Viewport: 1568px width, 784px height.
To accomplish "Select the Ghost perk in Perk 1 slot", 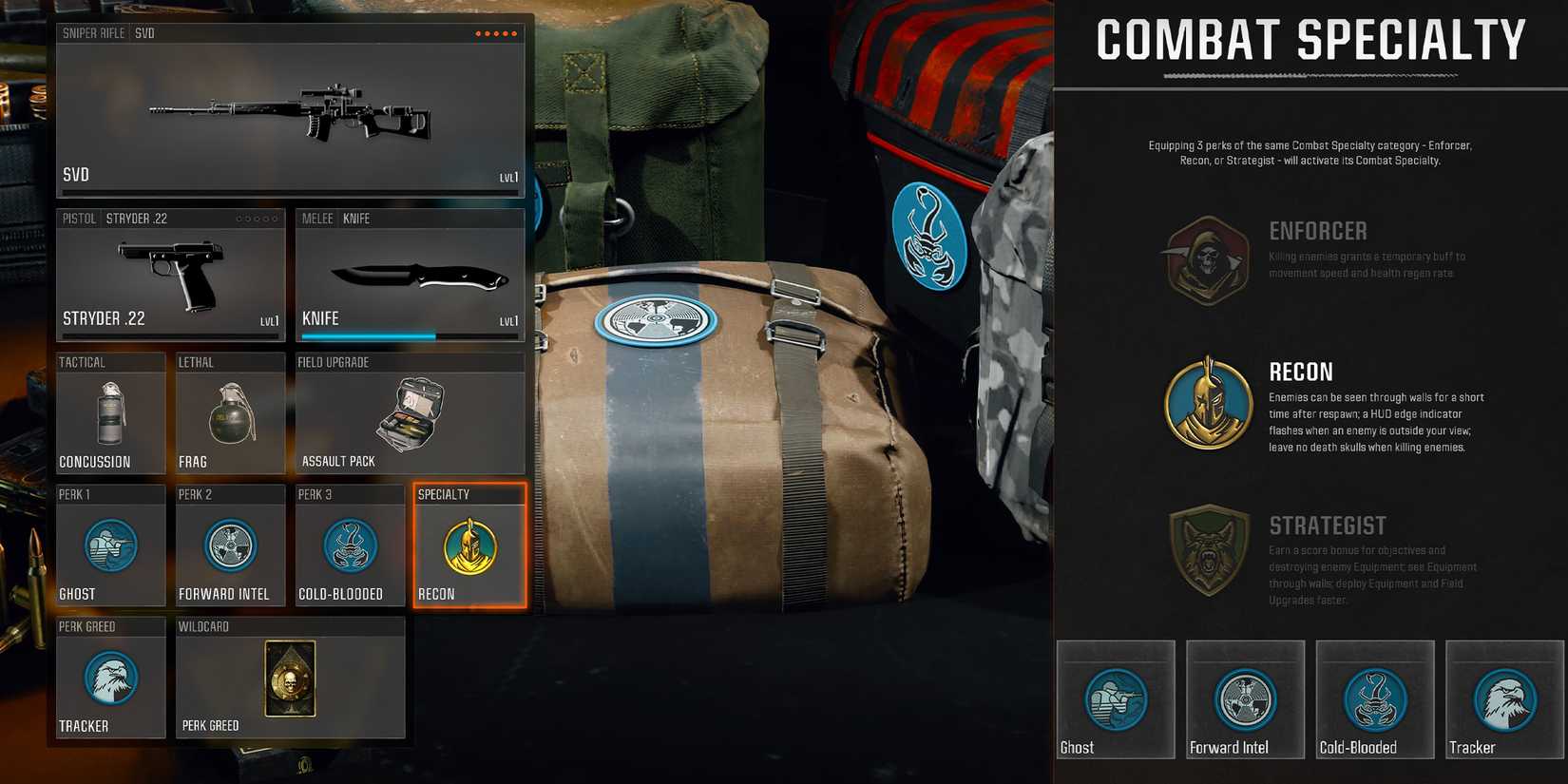I will (110, 546).
